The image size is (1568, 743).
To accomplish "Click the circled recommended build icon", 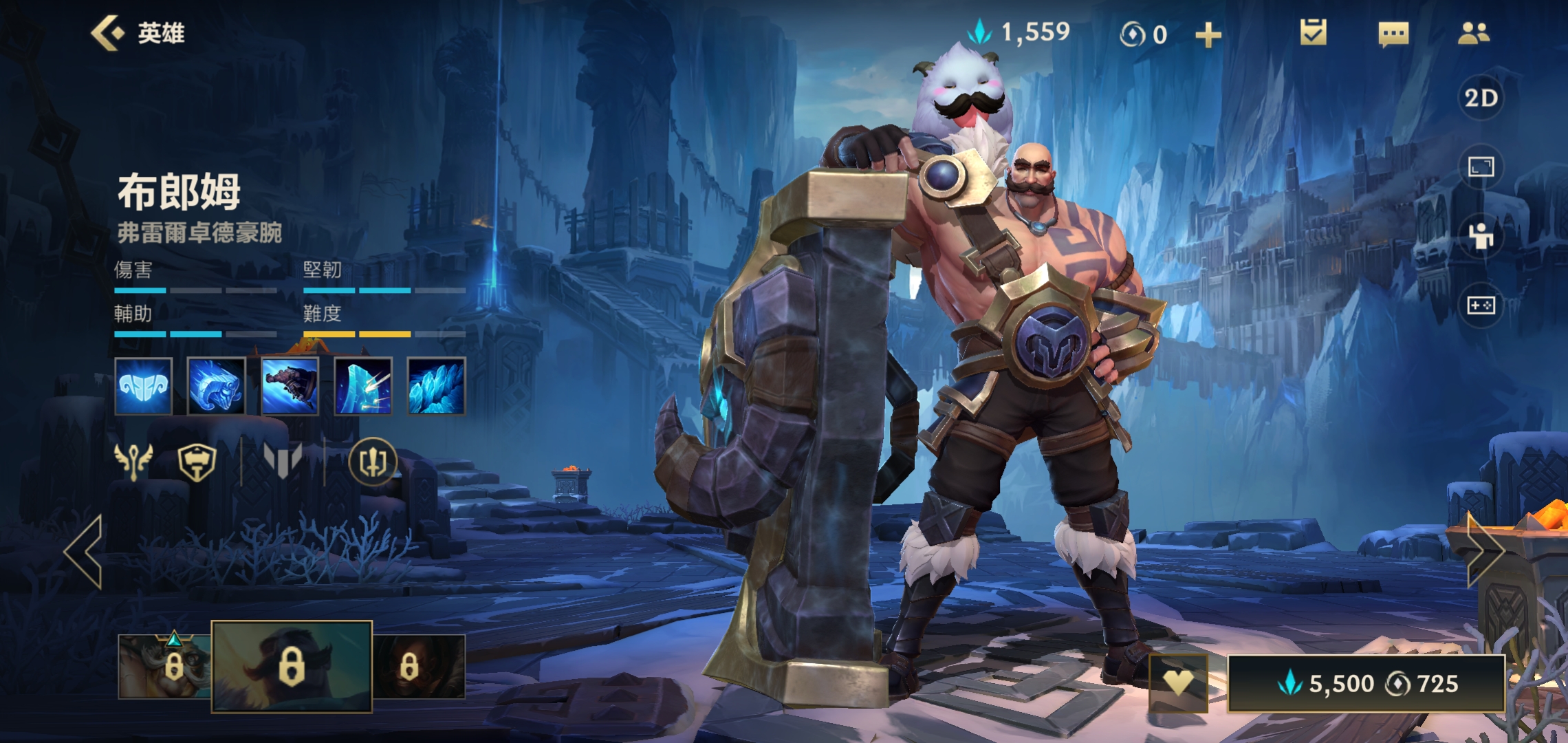I will [373, 462].
